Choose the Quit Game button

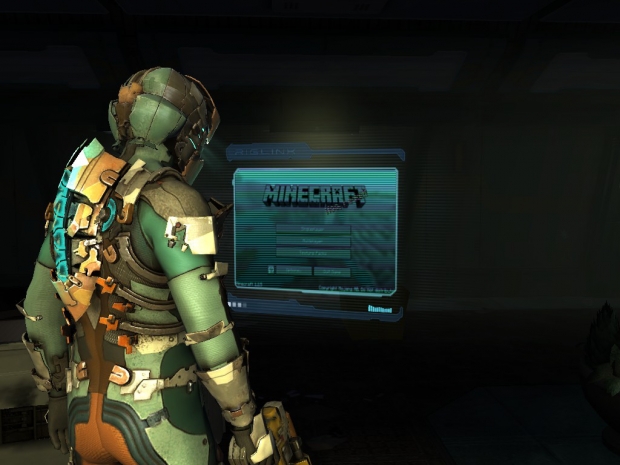(x=332, y=270)
